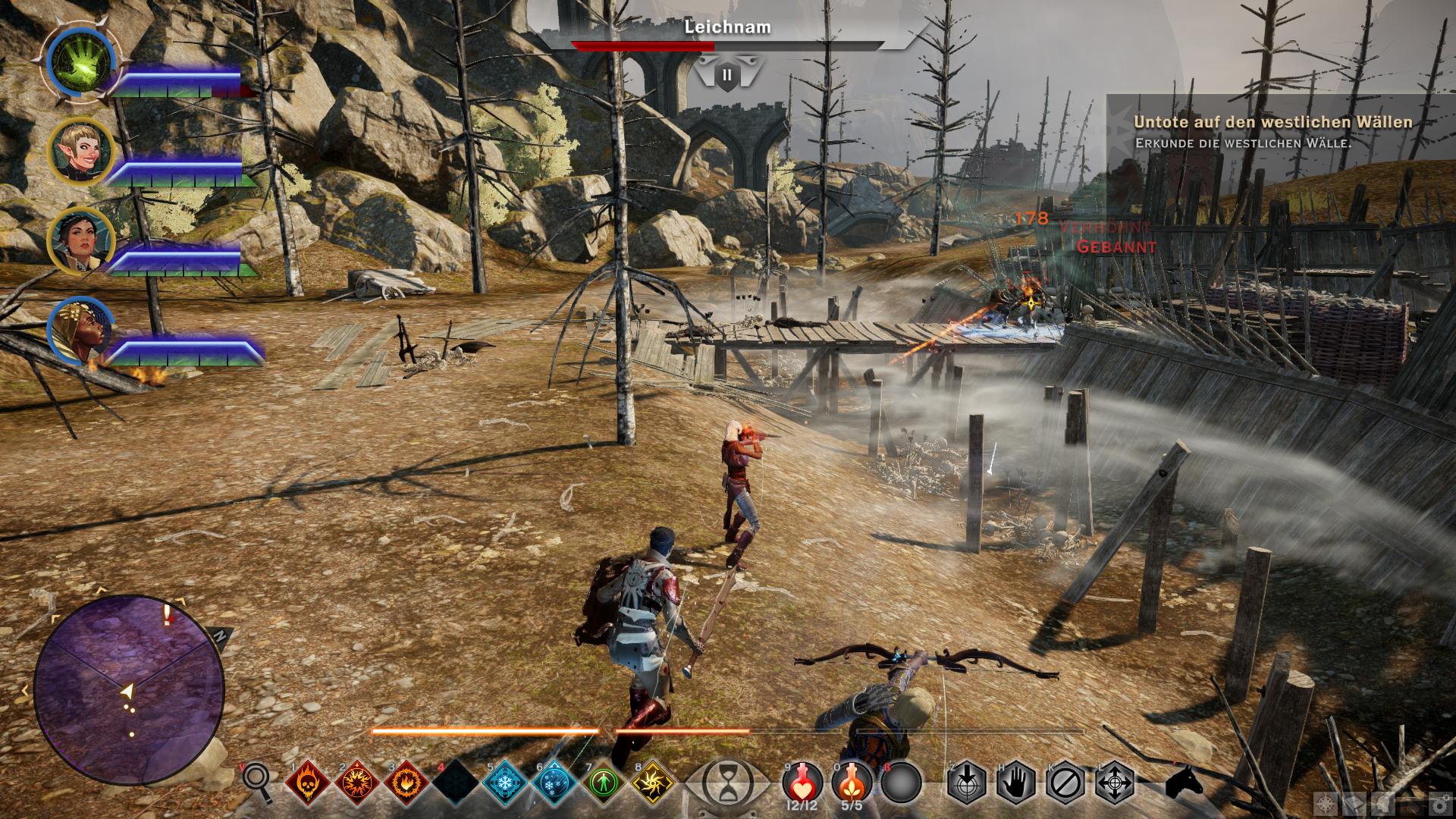1456x819 pixels.
Task: Use the orange leaf regeneration potion
Action: [852, 781]
